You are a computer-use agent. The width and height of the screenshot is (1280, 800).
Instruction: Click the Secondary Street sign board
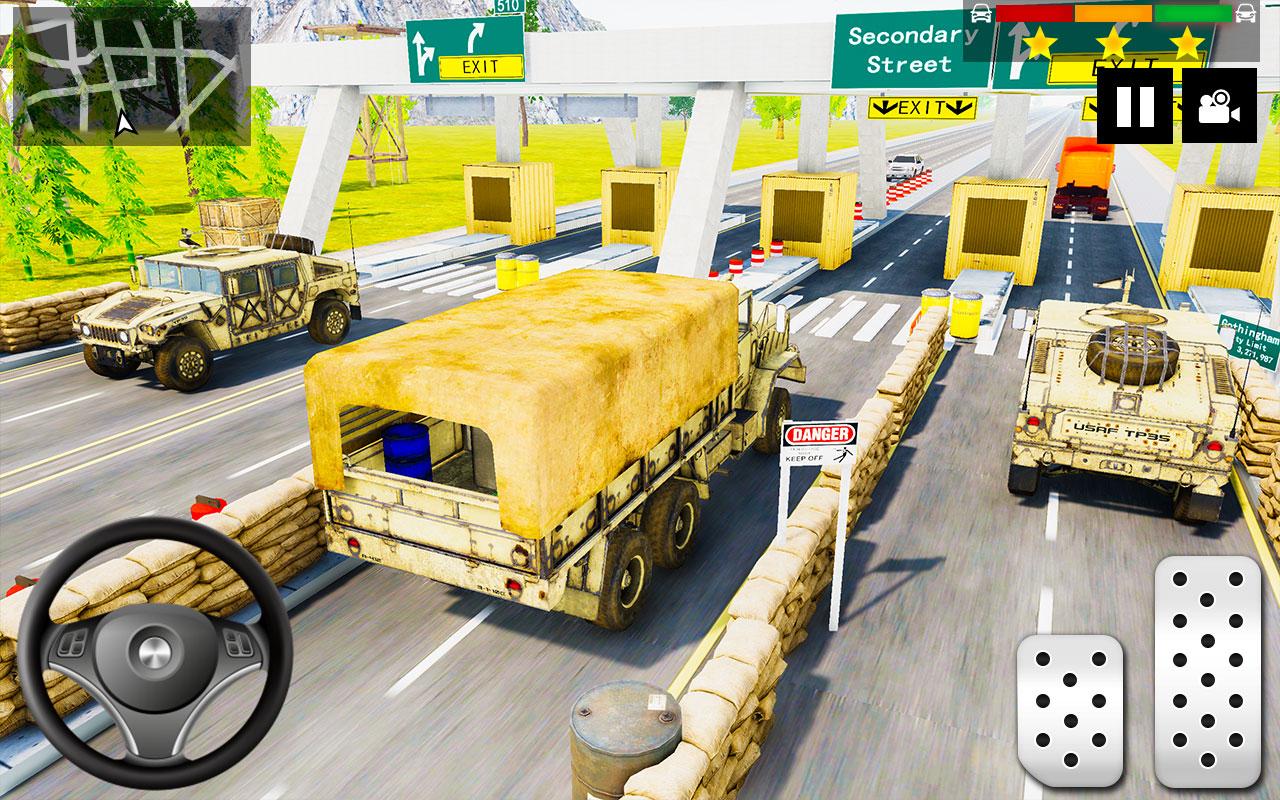coord(903,48)
